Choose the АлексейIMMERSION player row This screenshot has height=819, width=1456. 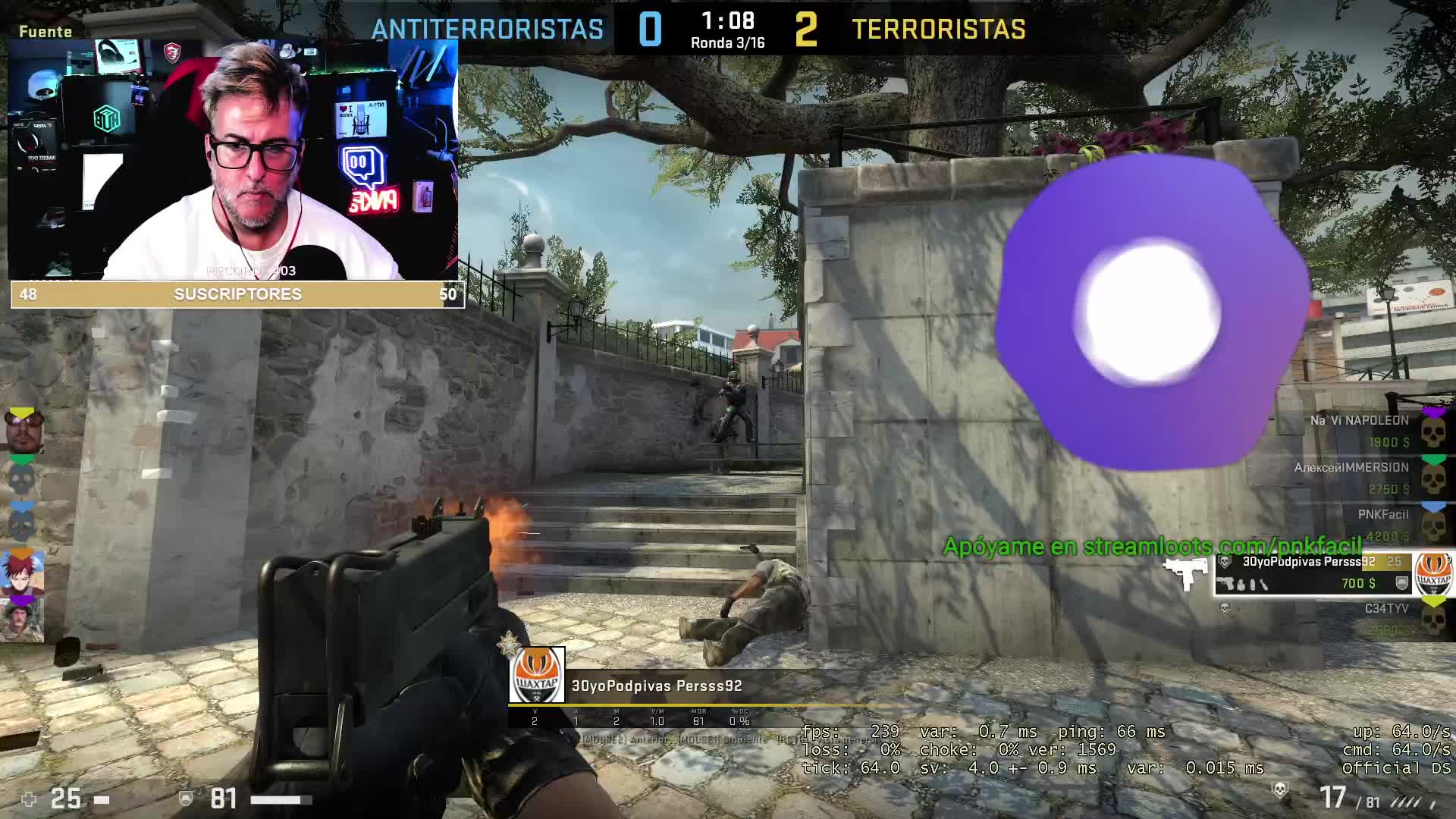pos(1351,478)
